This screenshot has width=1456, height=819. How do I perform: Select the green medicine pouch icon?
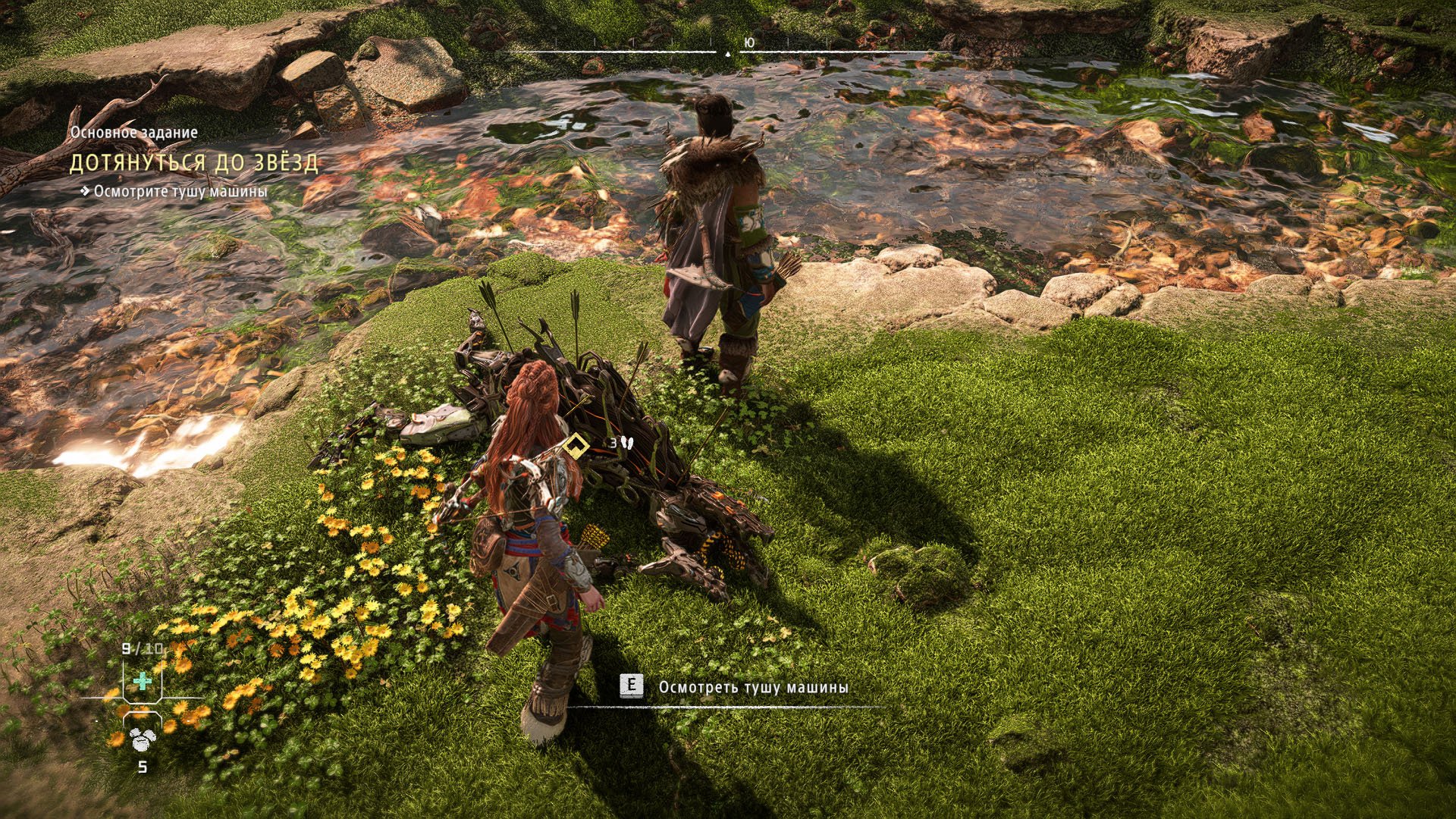click(x=142, y=681)
